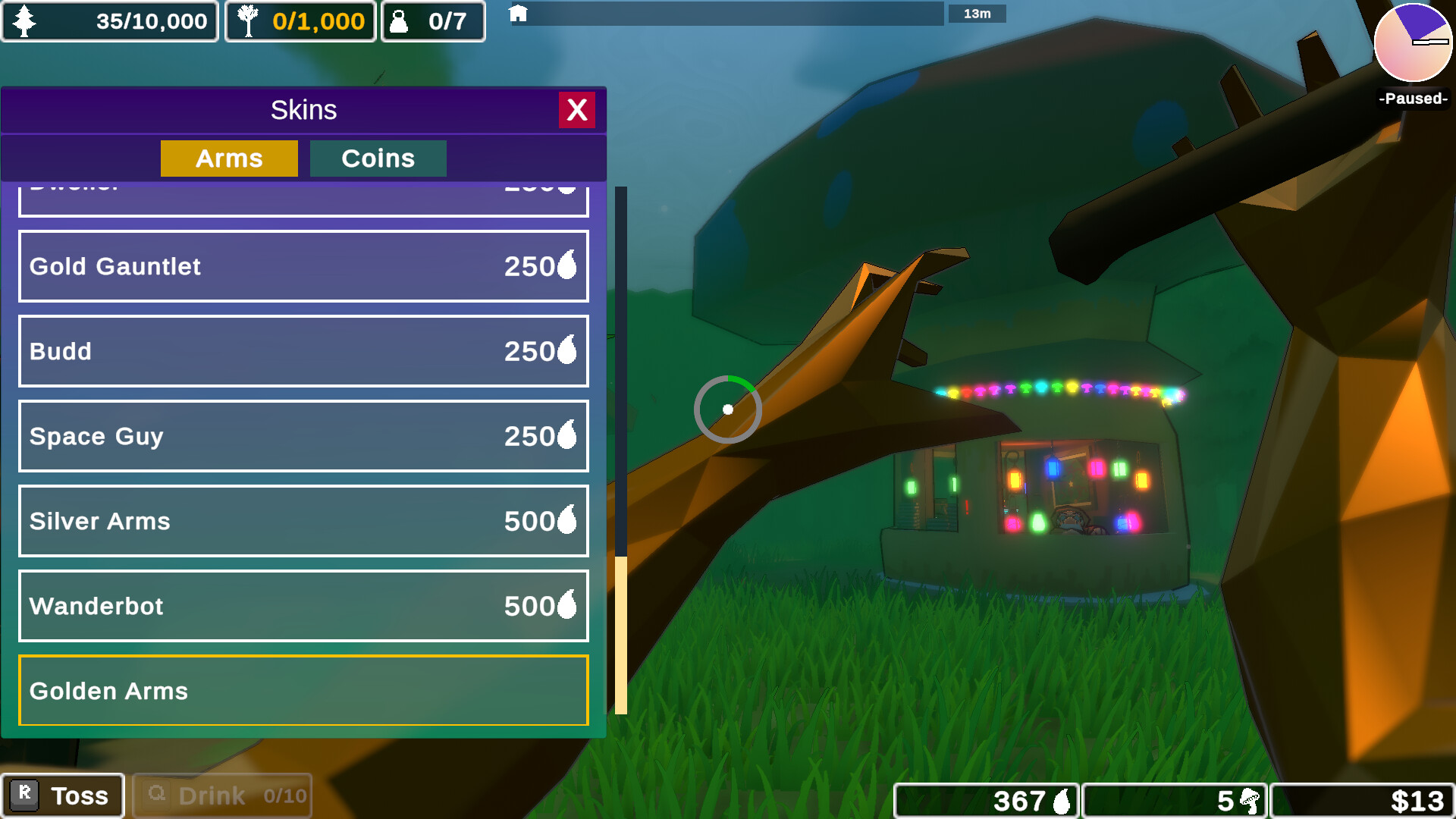Viewport: 1456px width, 819px height.
Task: Click the Drink 0/10 button
Action: (221, 795)
